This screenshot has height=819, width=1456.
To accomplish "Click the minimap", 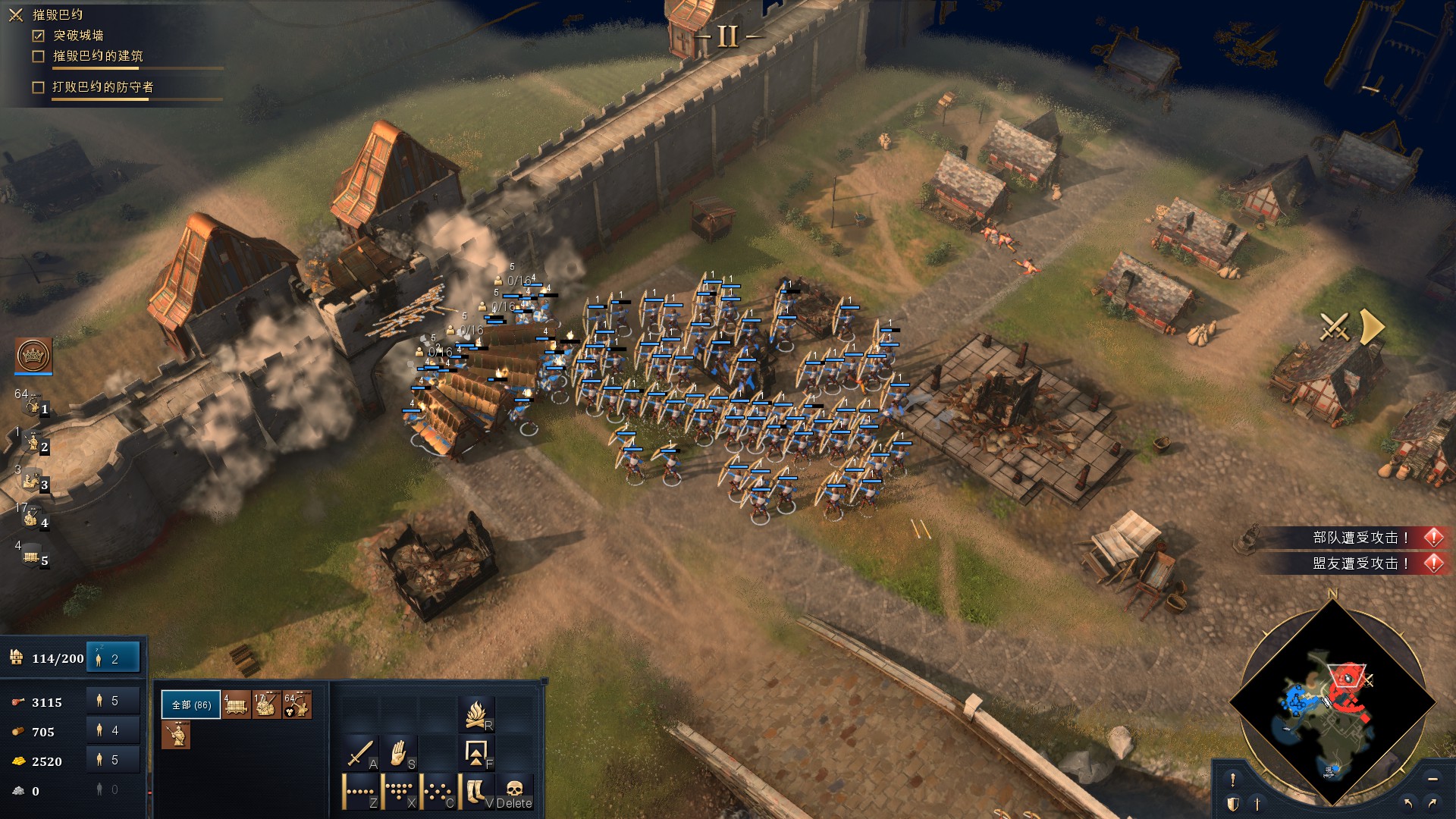I will (1332, 701).
